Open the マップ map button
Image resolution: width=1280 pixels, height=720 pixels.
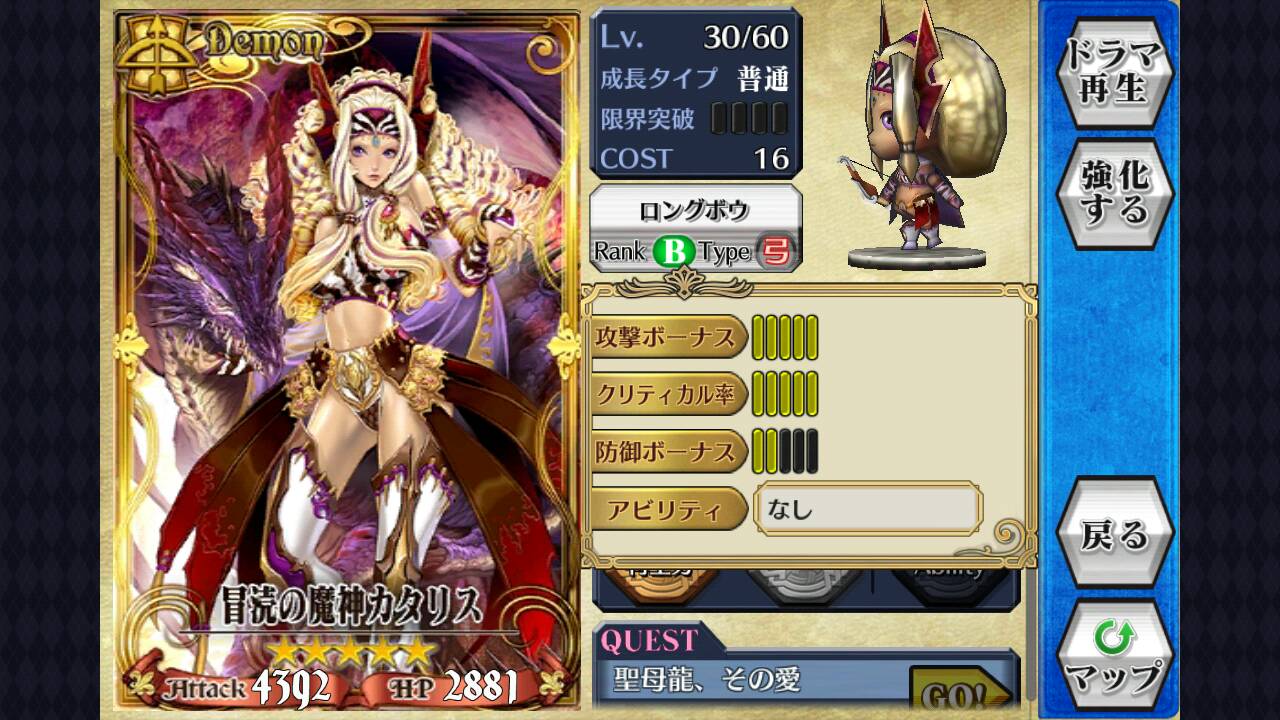(x=1114, y=655)
